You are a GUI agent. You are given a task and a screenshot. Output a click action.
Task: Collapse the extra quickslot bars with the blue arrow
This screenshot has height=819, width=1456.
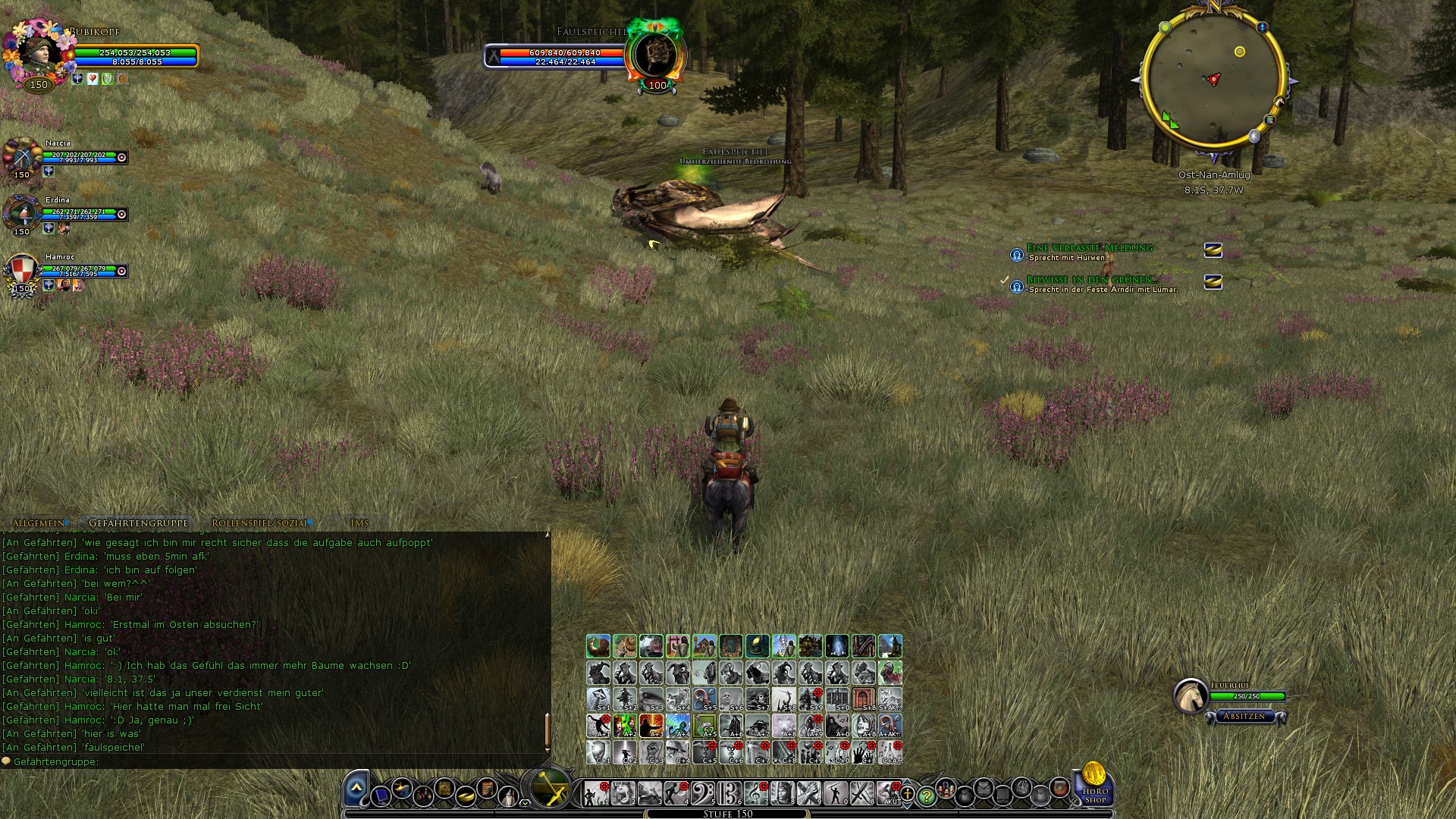pos(354,787)
